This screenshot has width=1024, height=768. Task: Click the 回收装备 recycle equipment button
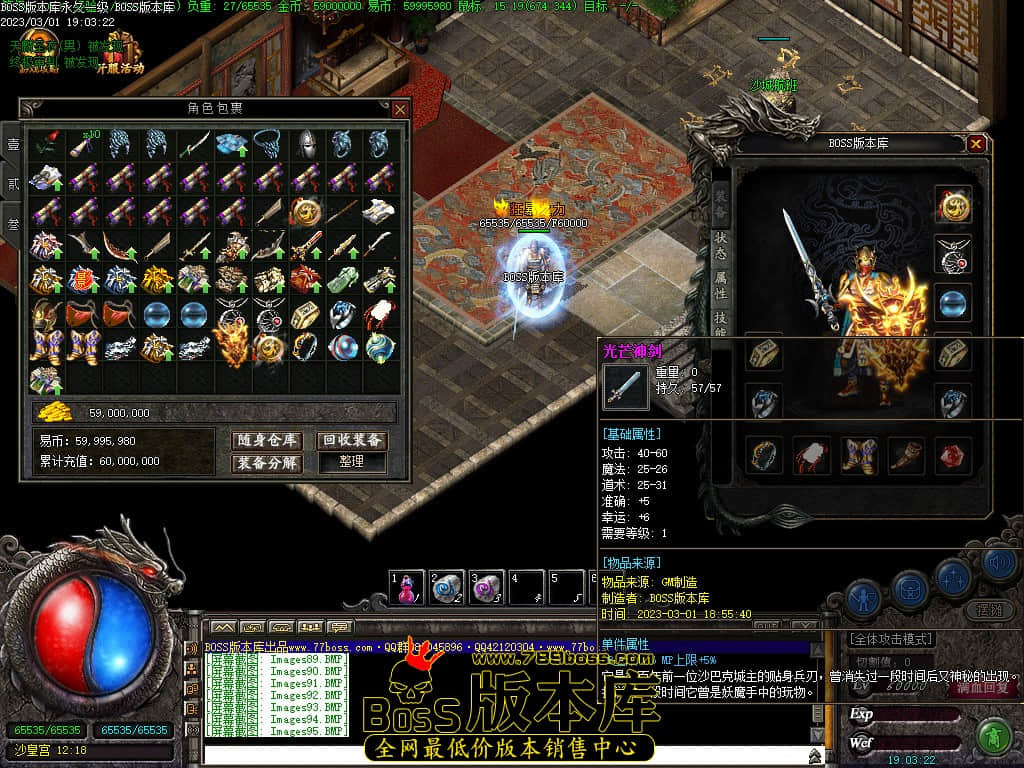[x=352, y=440]
